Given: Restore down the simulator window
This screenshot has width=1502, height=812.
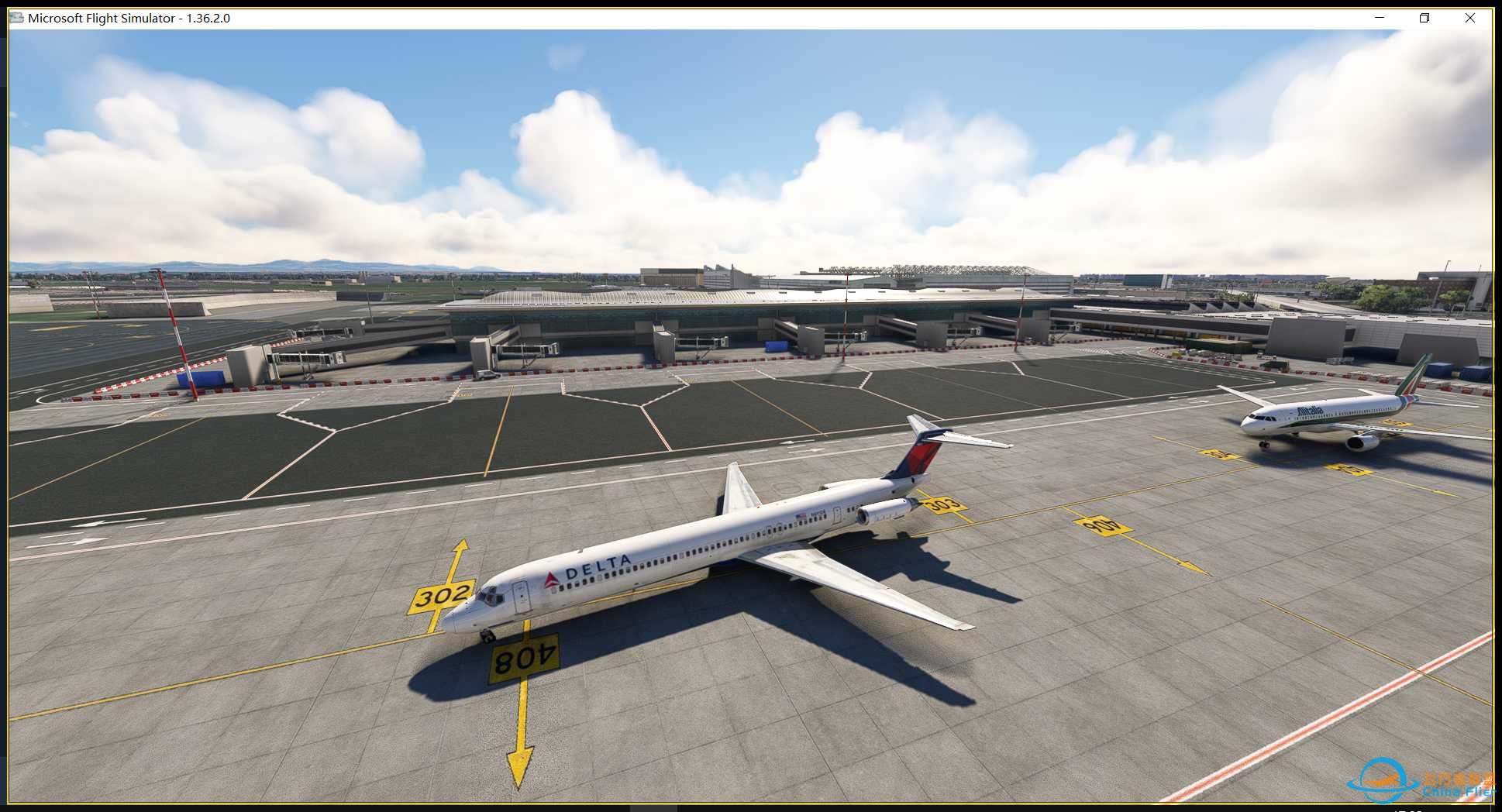Looking at the screenshot, I should point(1424,17).
